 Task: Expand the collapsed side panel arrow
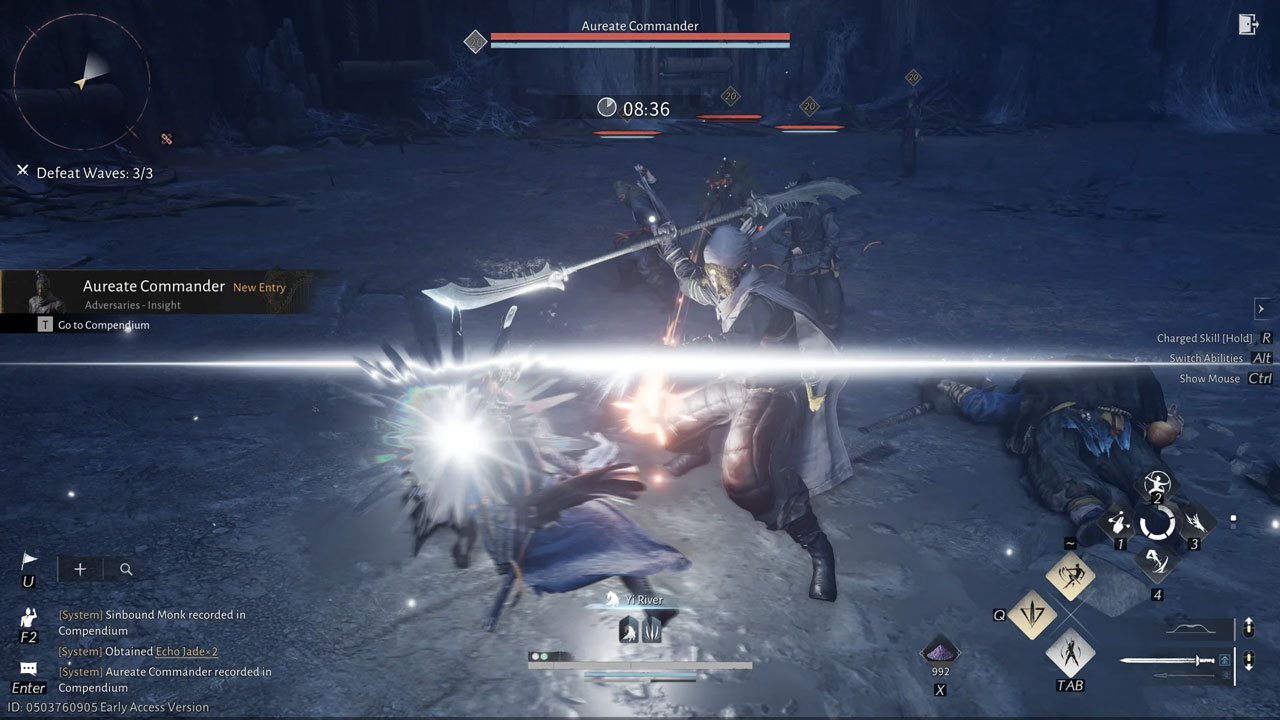[x=1261, y=309]
